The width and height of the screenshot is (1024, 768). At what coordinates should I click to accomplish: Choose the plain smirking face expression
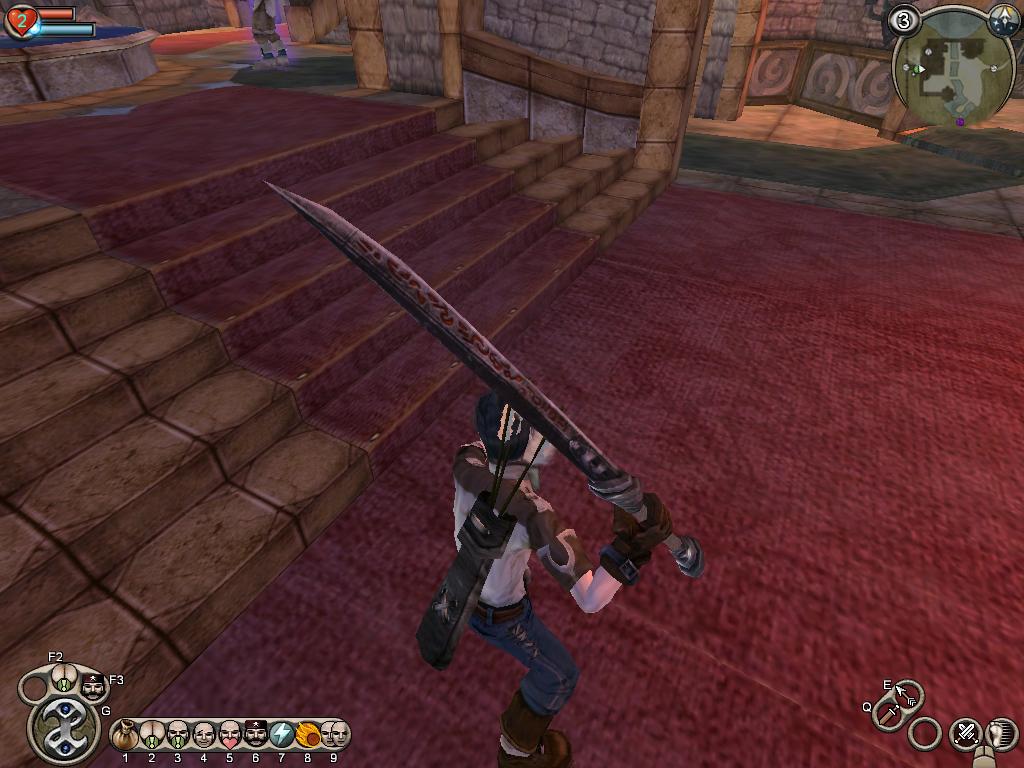pos(204,736)
